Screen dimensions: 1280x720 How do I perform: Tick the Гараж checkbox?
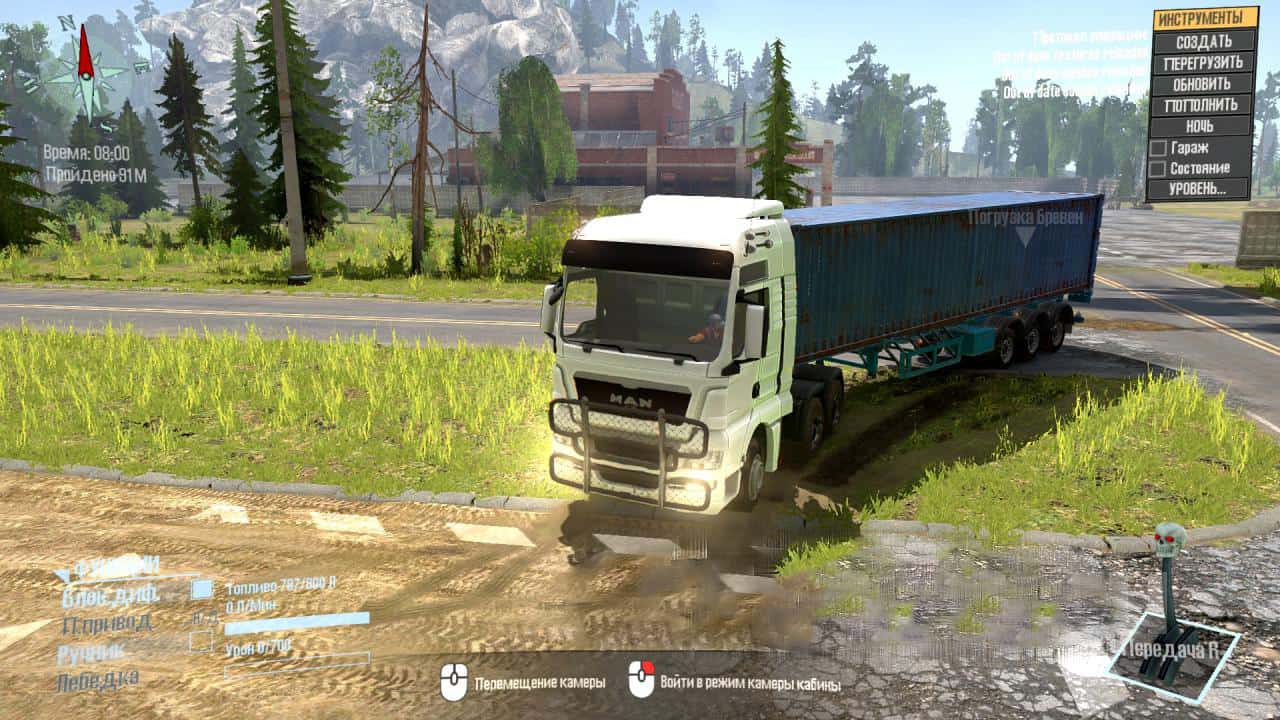(1157, 148)
